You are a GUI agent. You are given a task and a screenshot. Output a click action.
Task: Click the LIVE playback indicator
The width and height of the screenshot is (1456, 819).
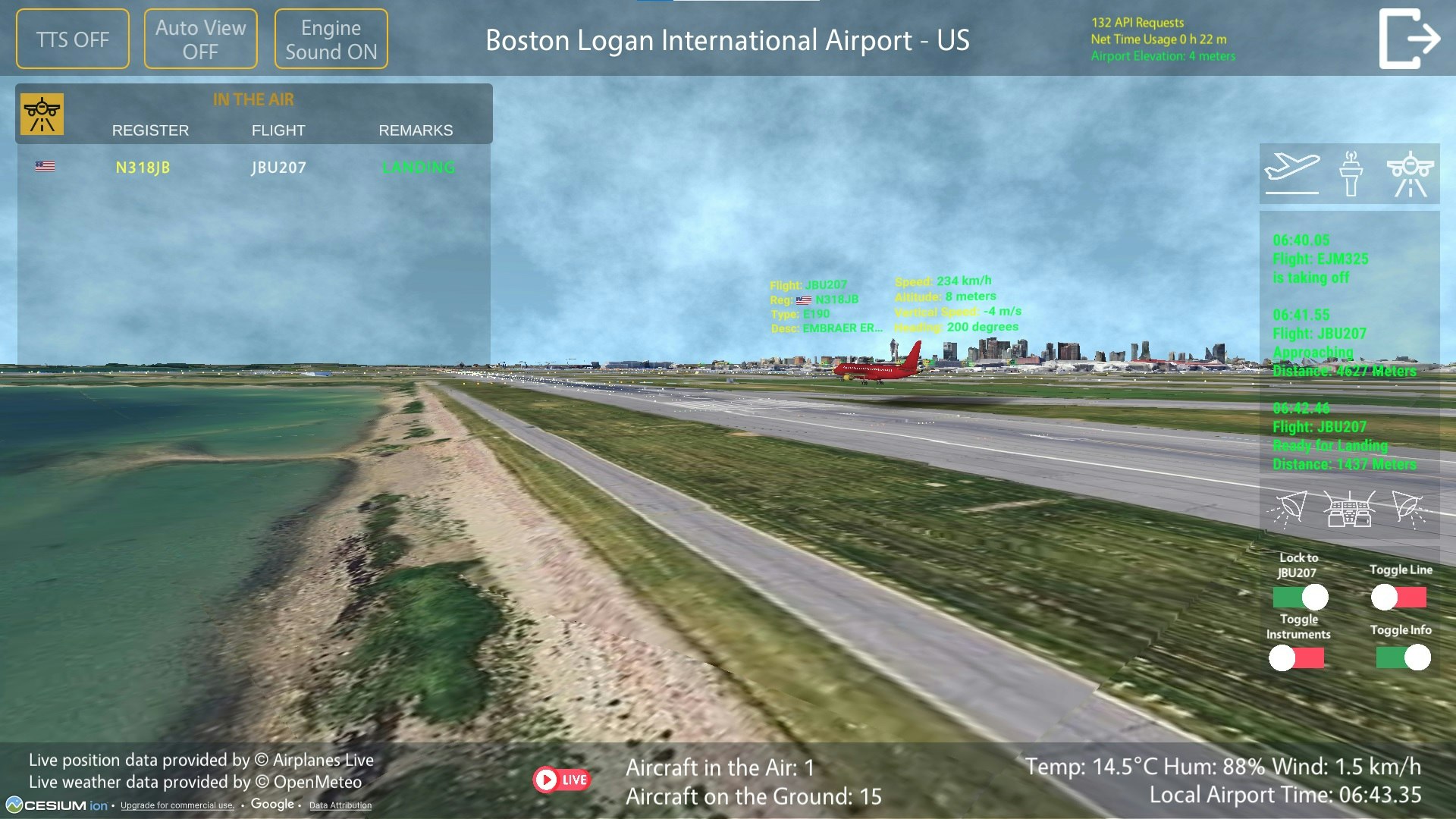click(563, 778)
